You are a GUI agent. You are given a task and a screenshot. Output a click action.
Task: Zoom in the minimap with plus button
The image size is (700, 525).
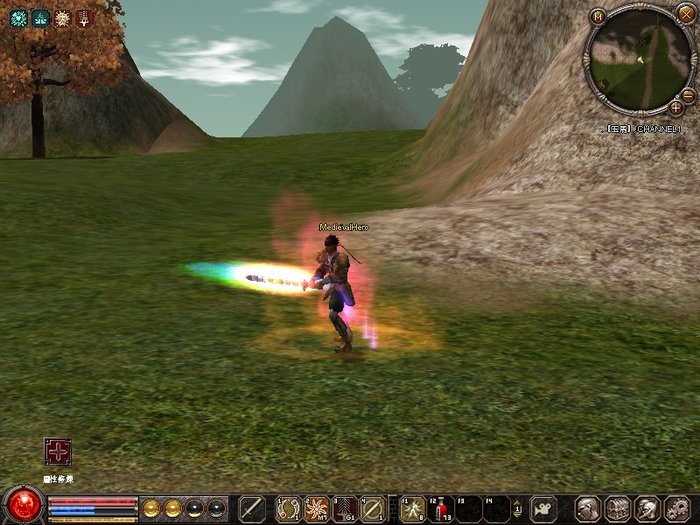676,106
